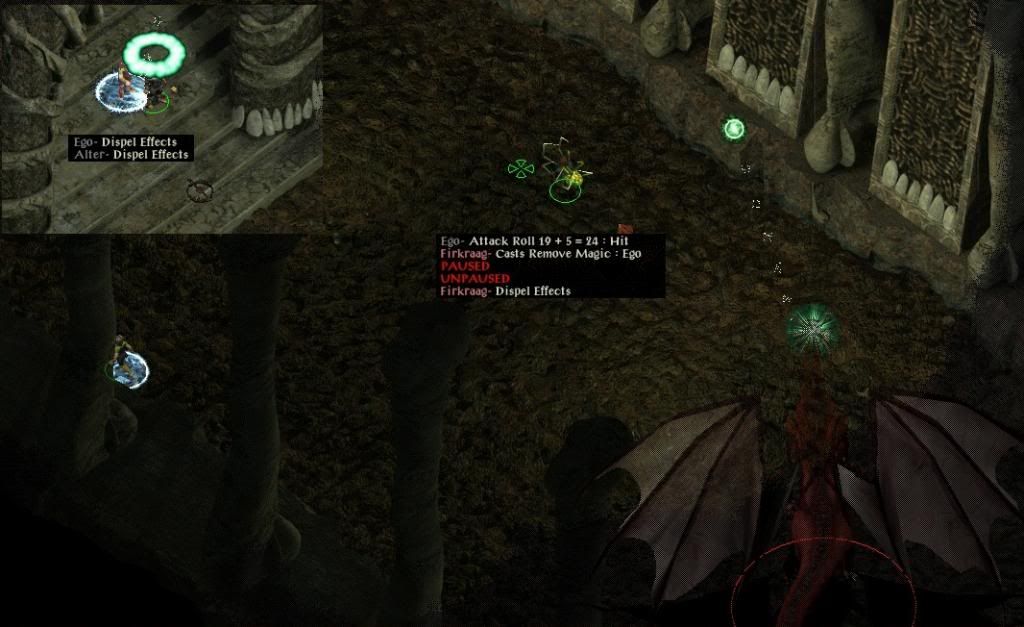Select the party member in the central green circle
This screenshot has height=627, width=1024.
coord(566,176)
